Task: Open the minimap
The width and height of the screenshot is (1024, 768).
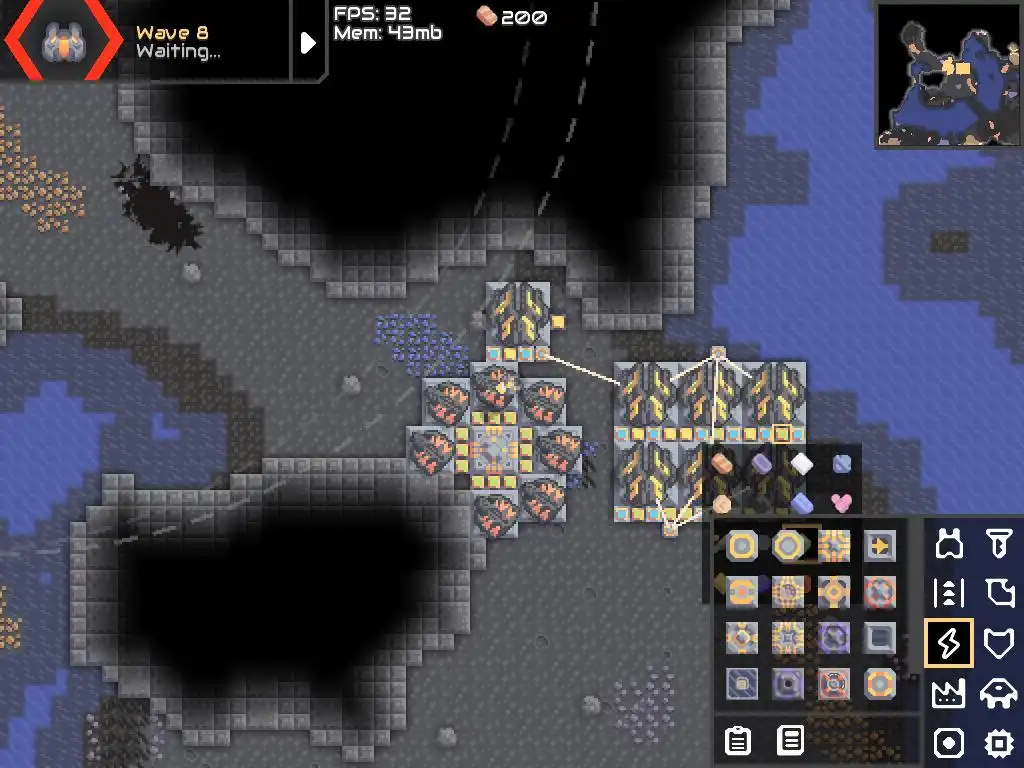Action: pyautogui.click(x=947, y=75)
